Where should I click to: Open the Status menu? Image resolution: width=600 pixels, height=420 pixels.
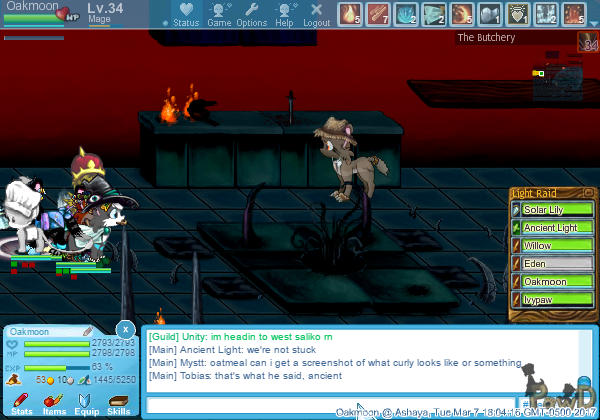tap(185, 15)
